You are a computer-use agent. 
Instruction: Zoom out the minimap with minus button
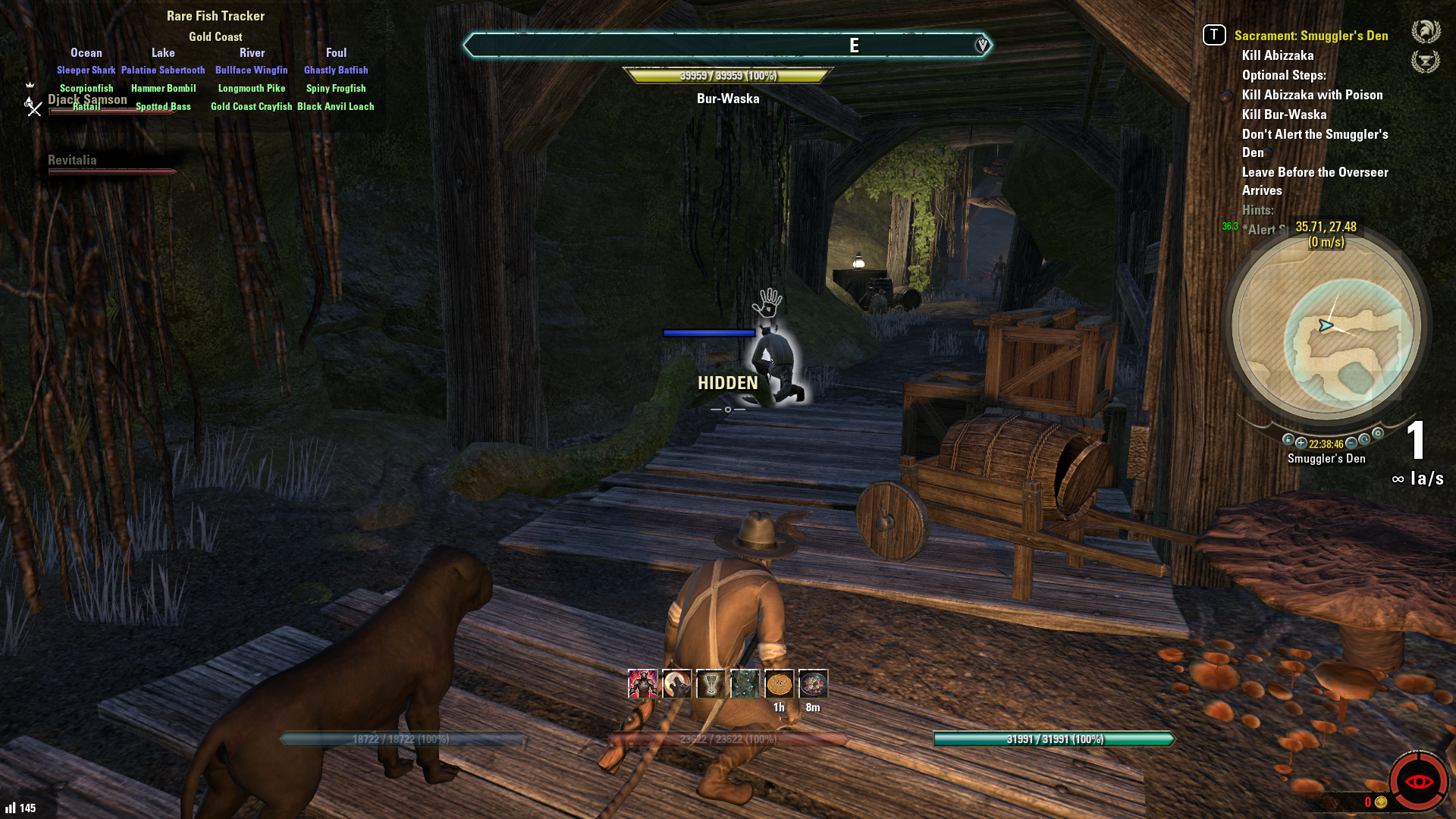[1351, 443]
